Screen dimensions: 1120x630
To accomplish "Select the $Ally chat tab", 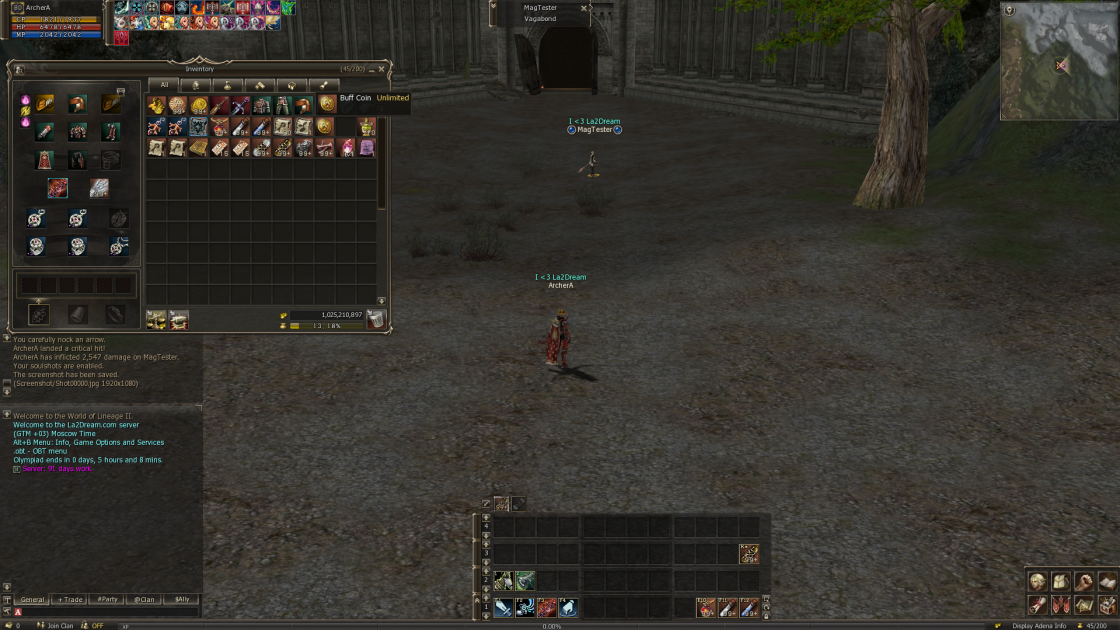I will coord(181,599).
